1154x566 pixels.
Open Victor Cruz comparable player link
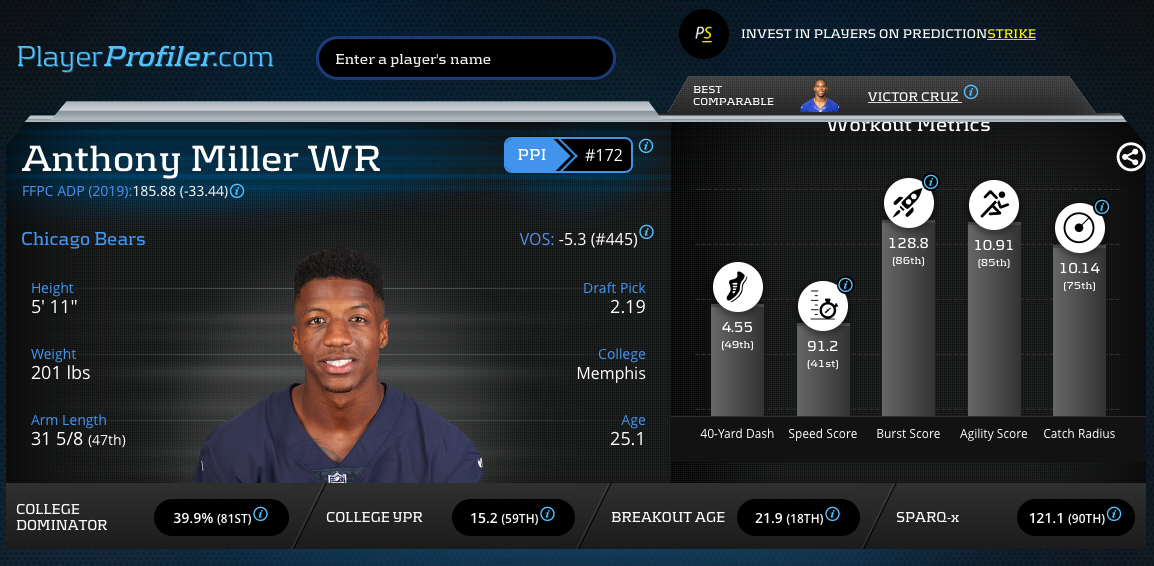pyautogui.click(x=913, y=97)
